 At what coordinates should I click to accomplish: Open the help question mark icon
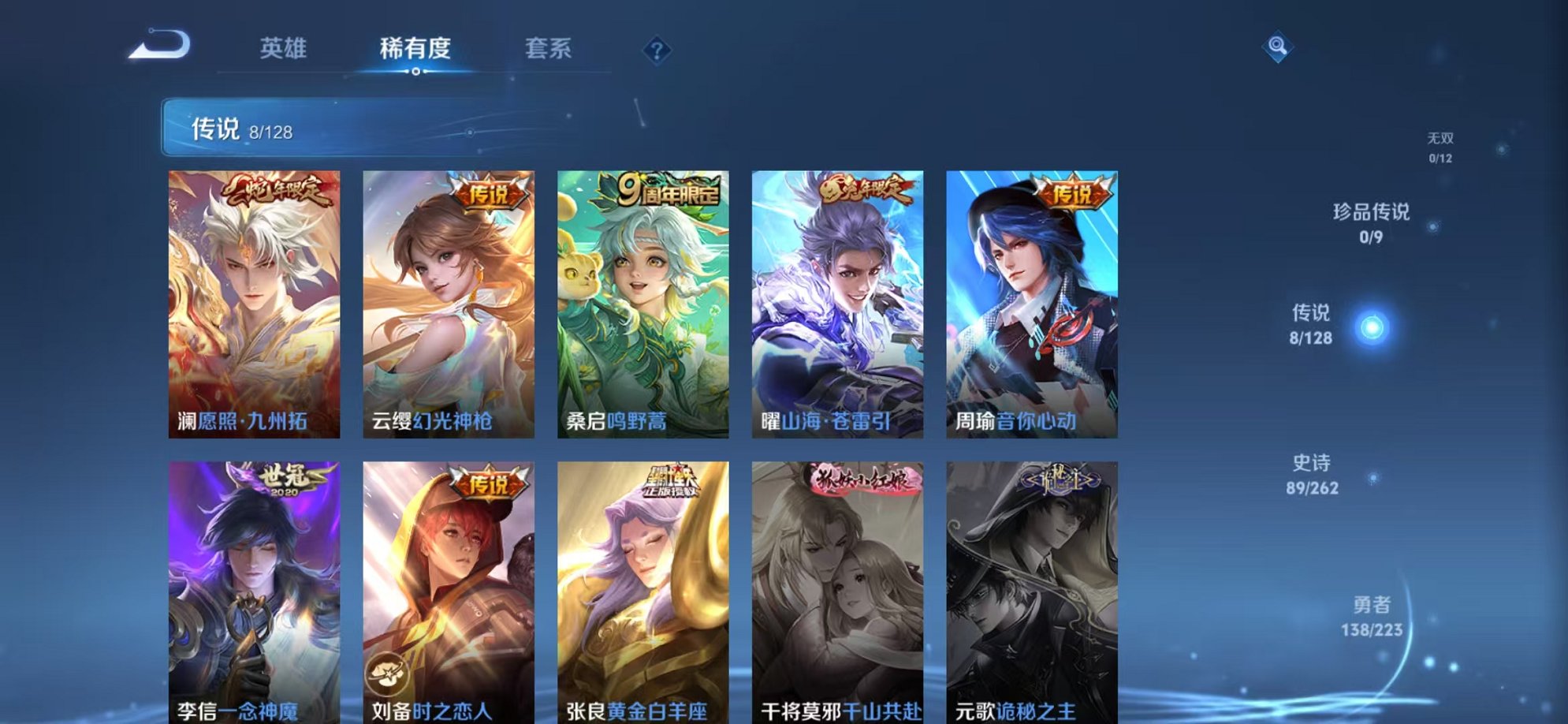tap(657, 50)
